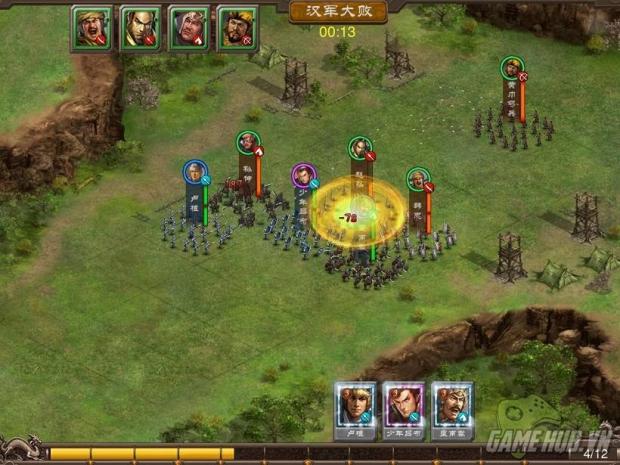Target the isolated enemy squad marker by the watchtowers
Viewport: 620px width, 465px height.
point(512,68)
